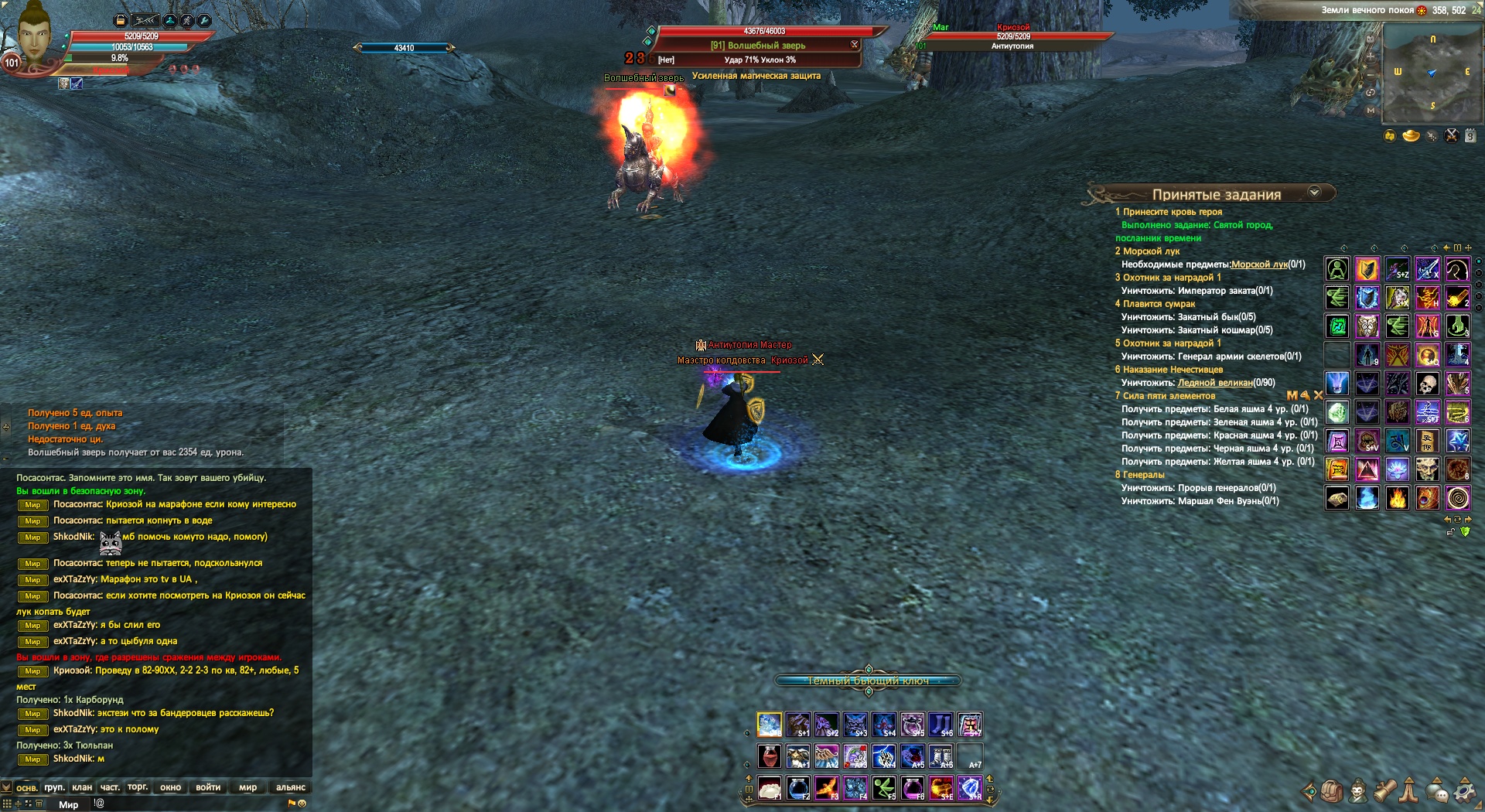Follow the Морской лук quest link
Screen dimensions: 1485x812
click(1259, 264)
